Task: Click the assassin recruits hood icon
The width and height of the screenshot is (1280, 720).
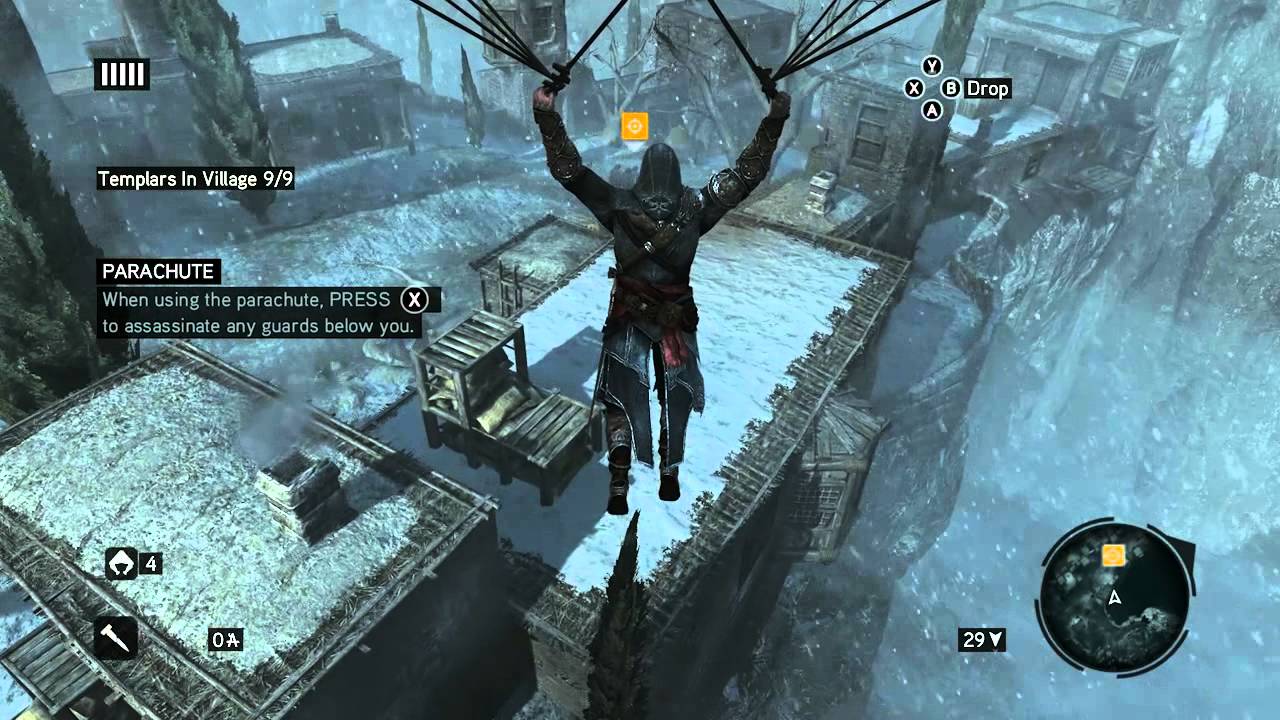Action: pos(121,564)
